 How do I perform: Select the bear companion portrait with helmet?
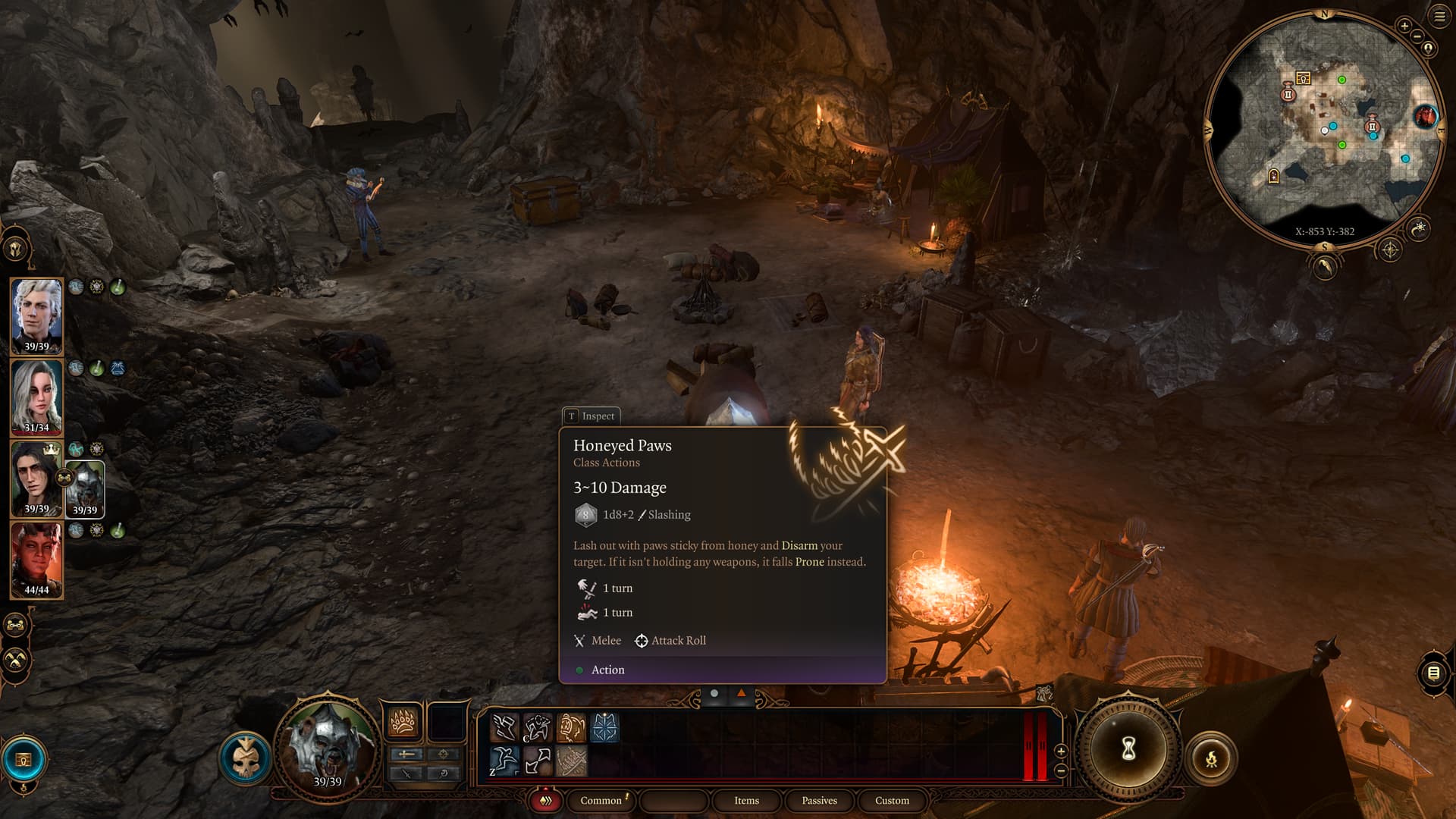[x=85, y=488]
